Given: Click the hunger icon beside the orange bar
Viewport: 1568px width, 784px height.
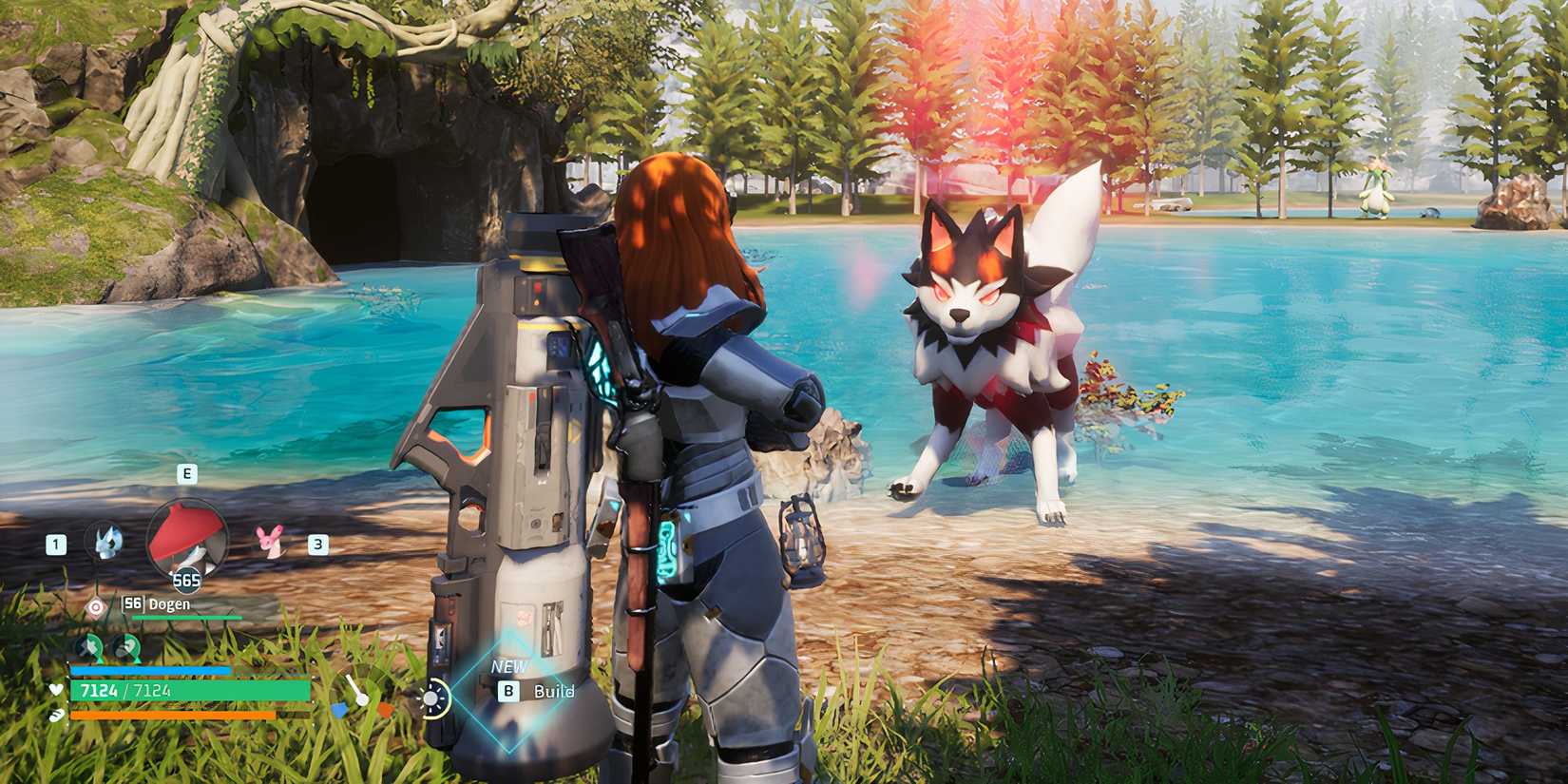Looking at the screenshot, I should pyautogui.click(x=57, y=716).
